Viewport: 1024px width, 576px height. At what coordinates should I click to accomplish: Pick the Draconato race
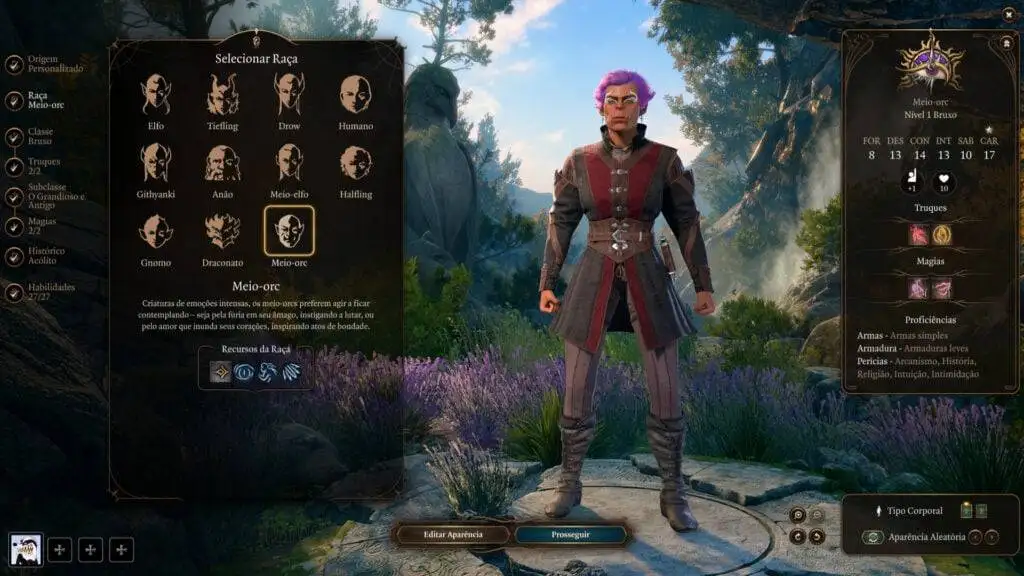click(222, 231)
